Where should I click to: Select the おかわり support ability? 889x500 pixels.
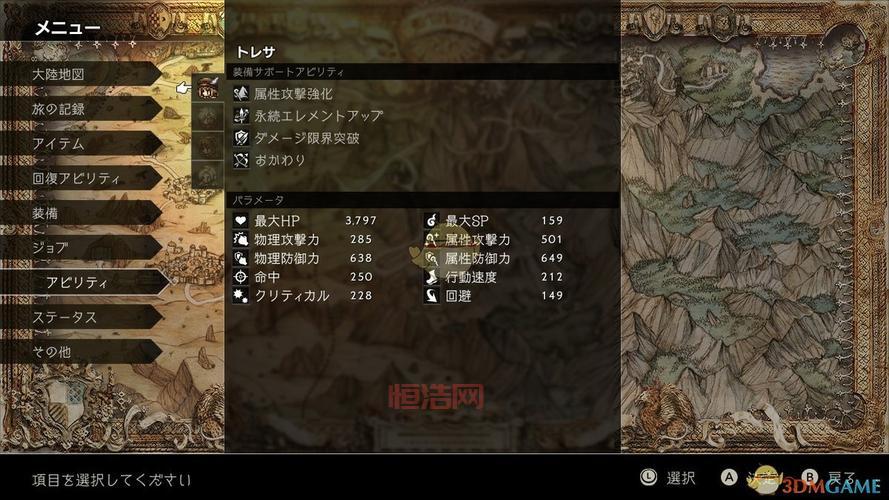tap(280, 160)
